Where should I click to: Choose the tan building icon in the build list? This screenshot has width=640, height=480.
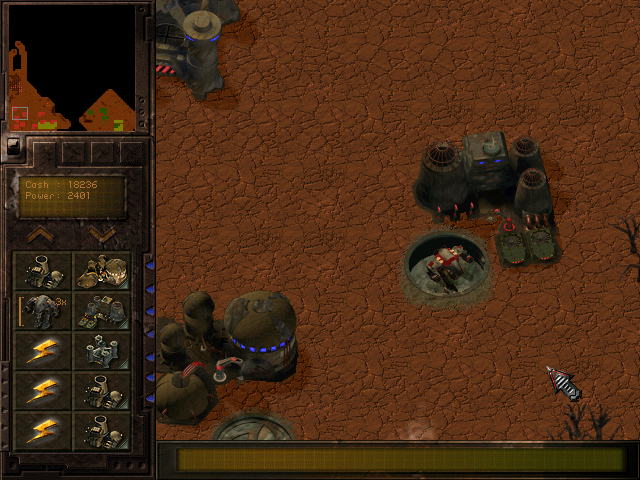point(102,272)
